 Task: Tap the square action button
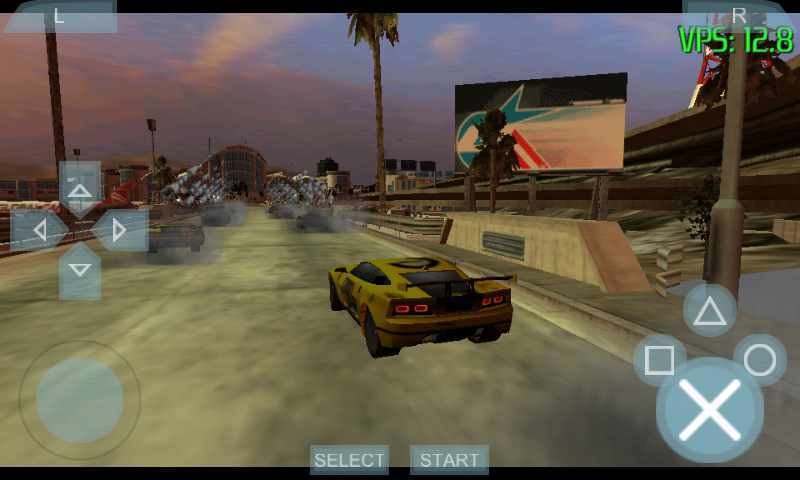coord(660,360)
